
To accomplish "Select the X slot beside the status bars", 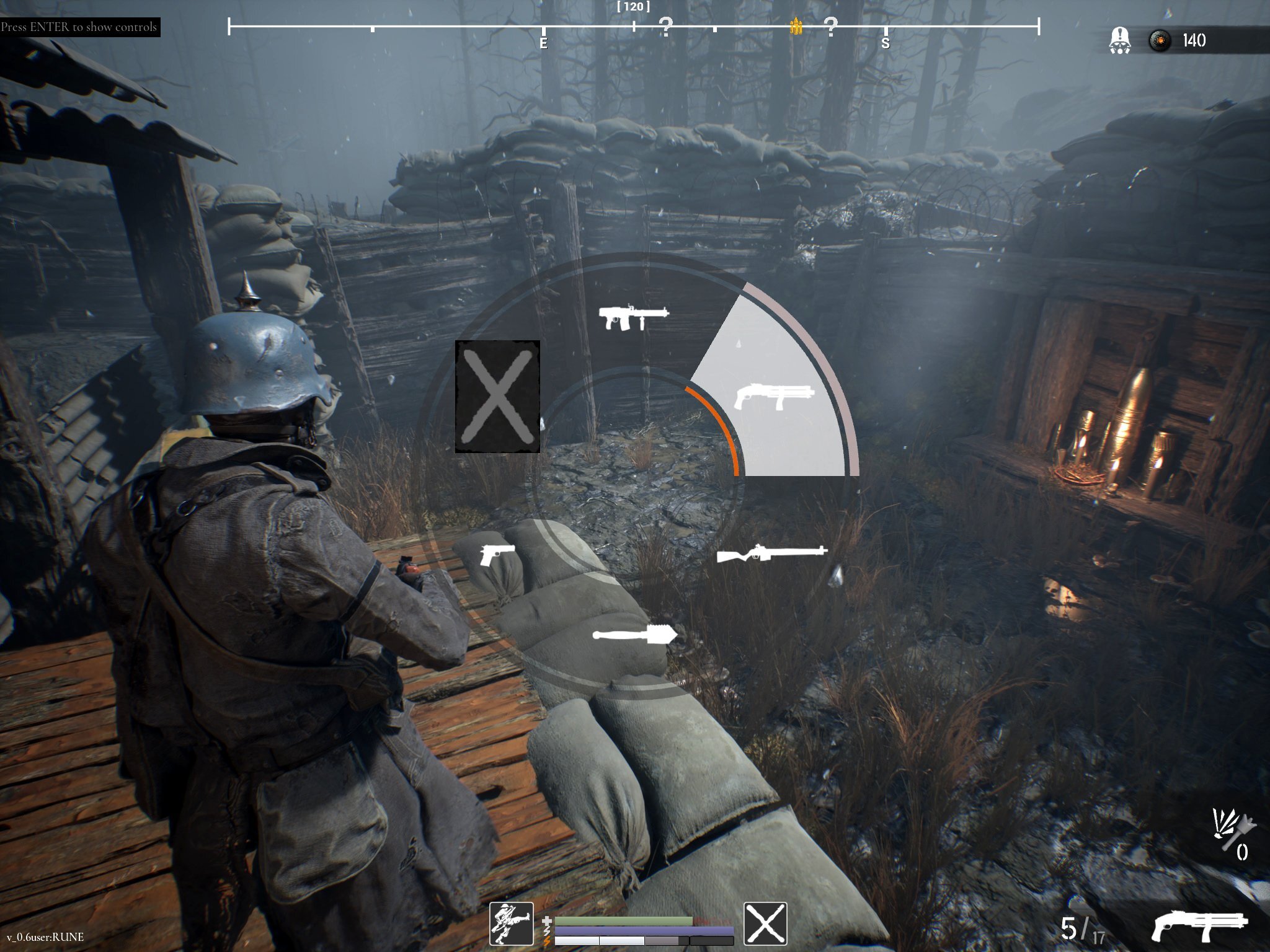I will point(765,923).
